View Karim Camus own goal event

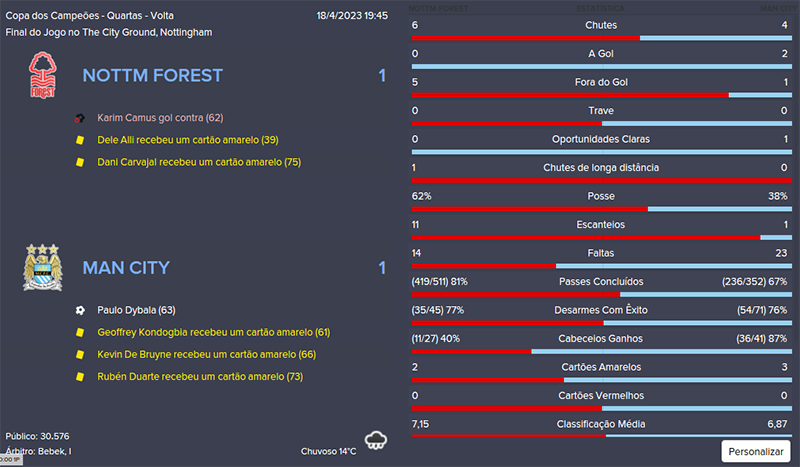pos(161,118)
